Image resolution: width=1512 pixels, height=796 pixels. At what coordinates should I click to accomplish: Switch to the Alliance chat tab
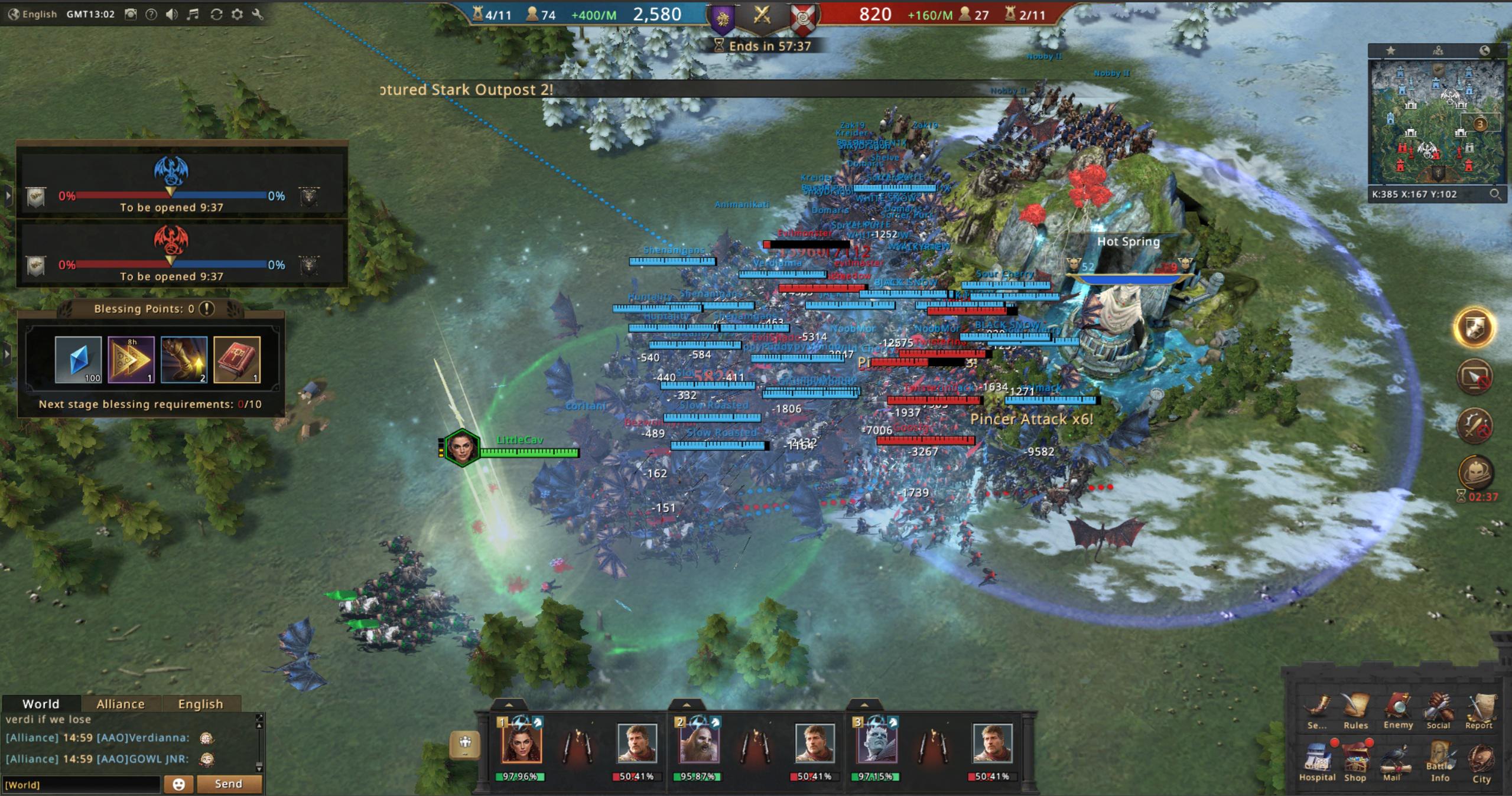tap(121, 704)
